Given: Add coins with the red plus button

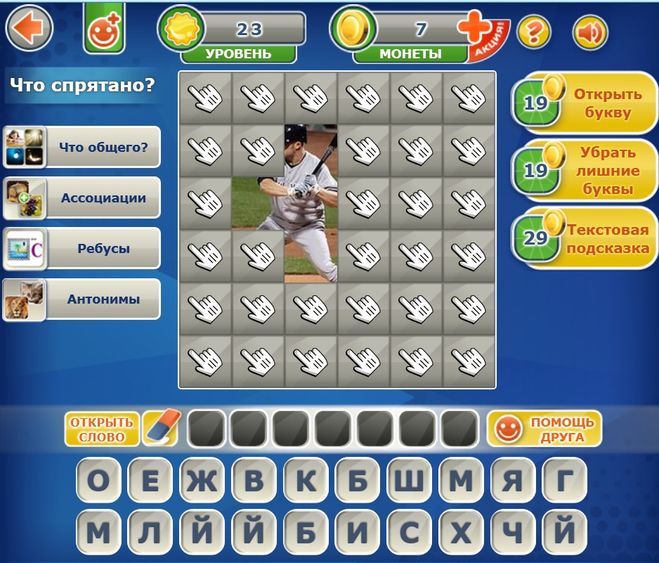Looking at the screenshot, I should (474, 29).
